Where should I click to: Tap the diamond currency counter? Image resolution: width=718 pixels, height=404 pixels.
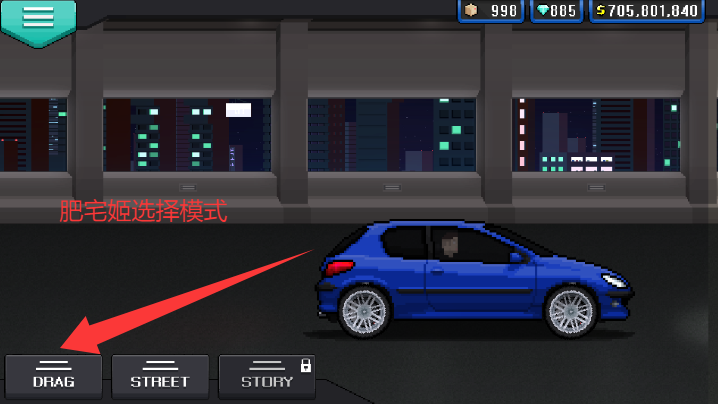(x=557, y=11)
